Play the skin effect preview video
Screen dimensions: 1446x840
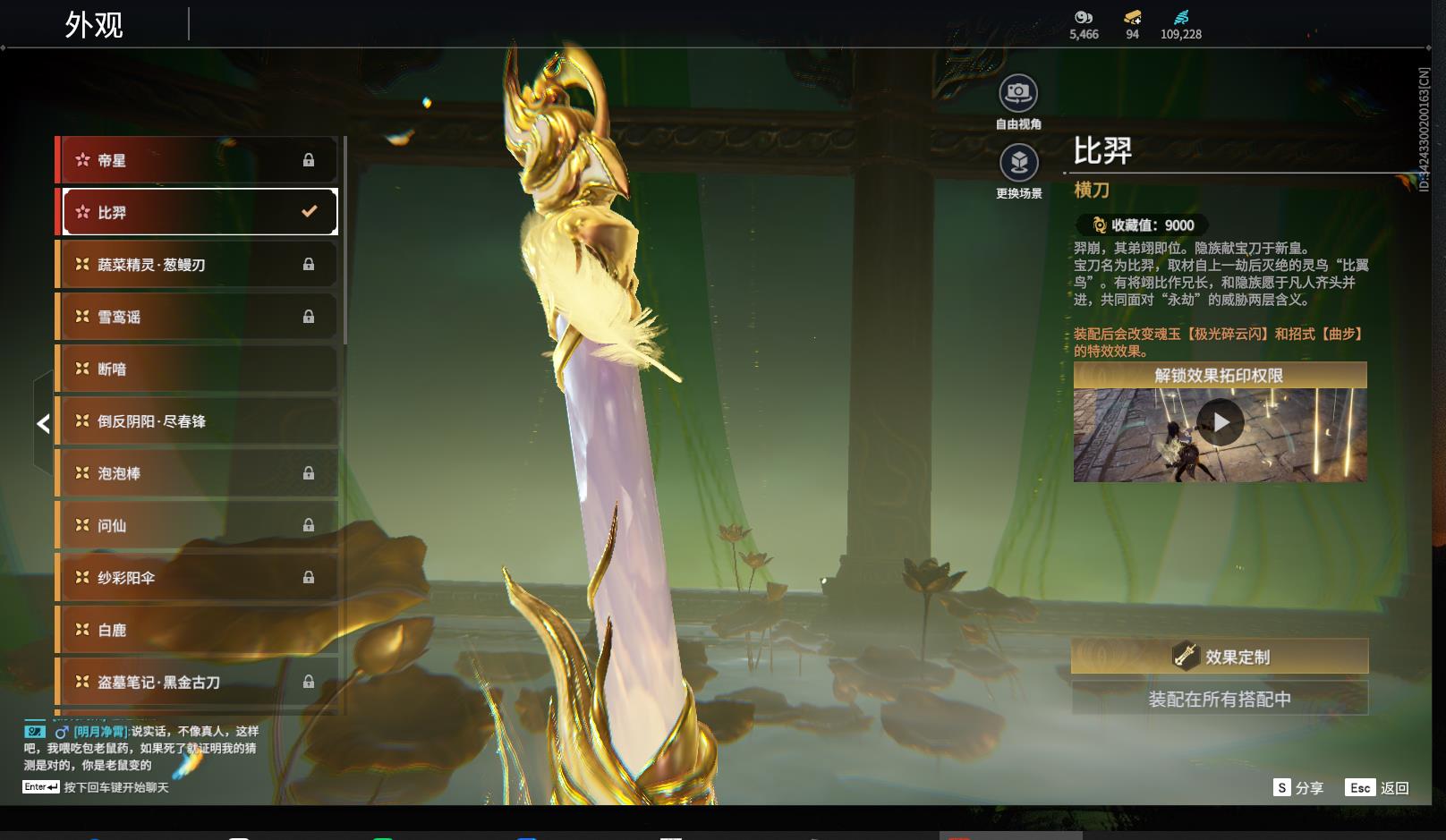(1220, 422)
